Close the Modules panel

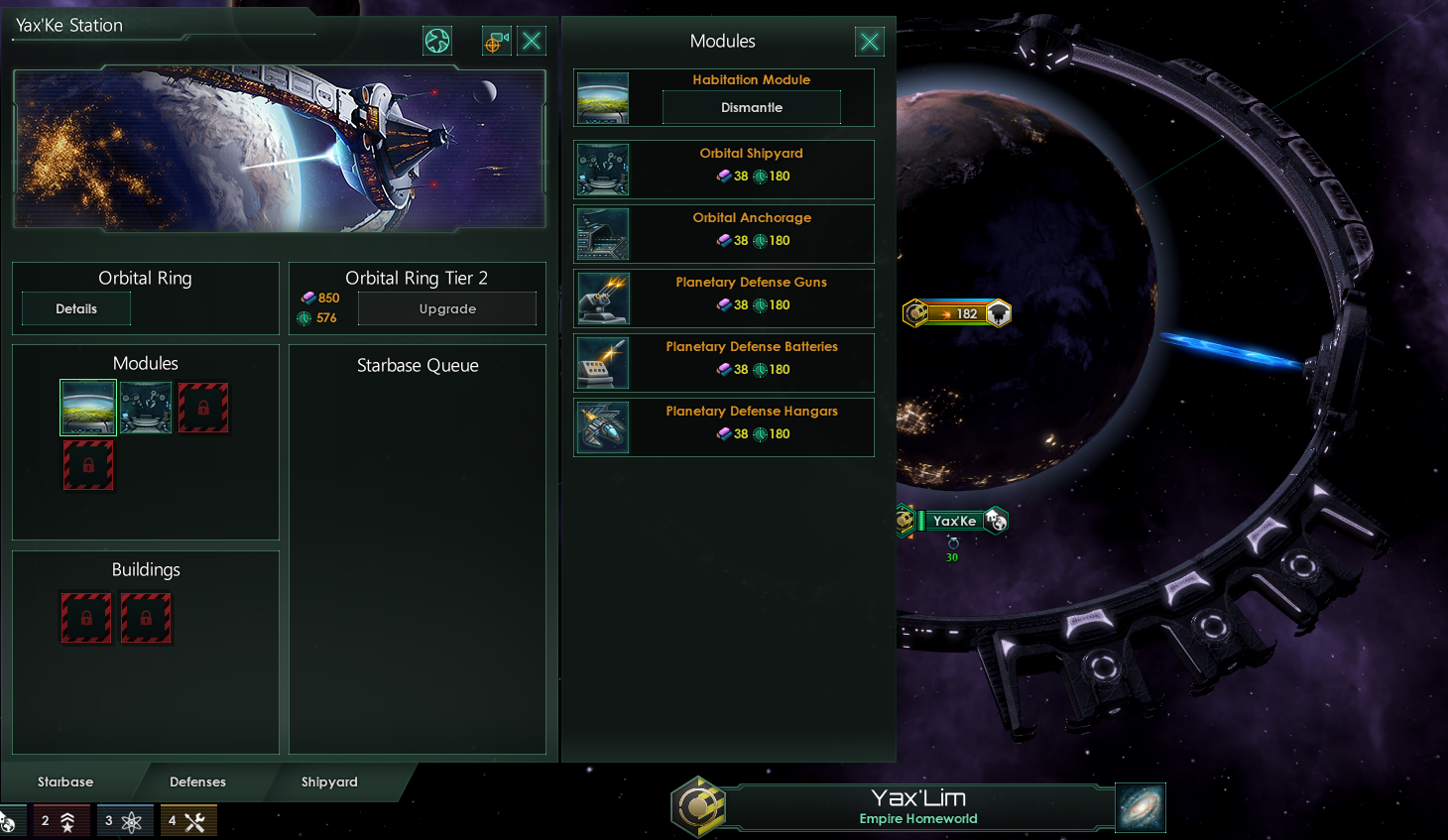[870, 41]
